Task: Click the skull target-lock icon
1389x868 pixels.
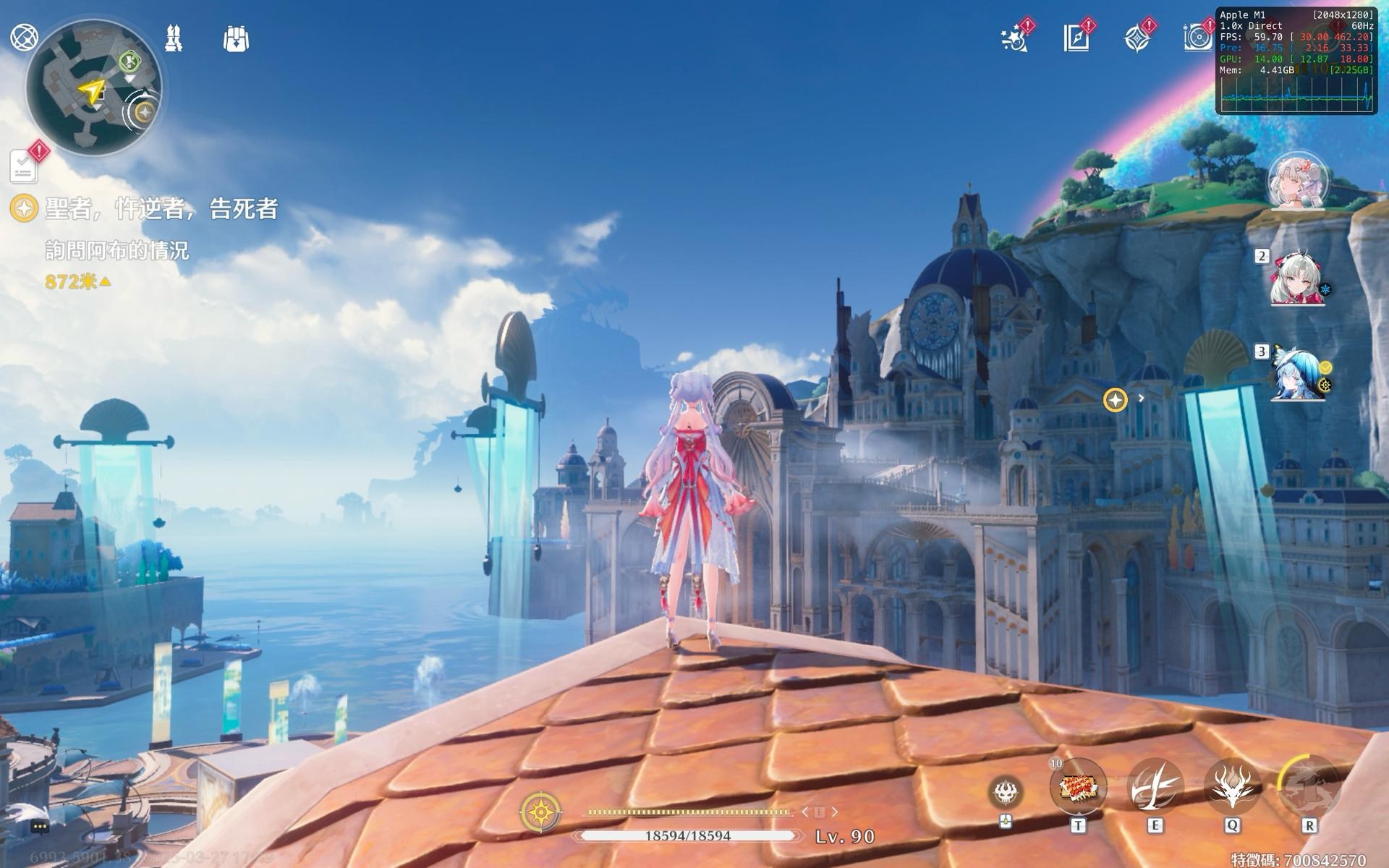Action: [x=1006, y=793]
